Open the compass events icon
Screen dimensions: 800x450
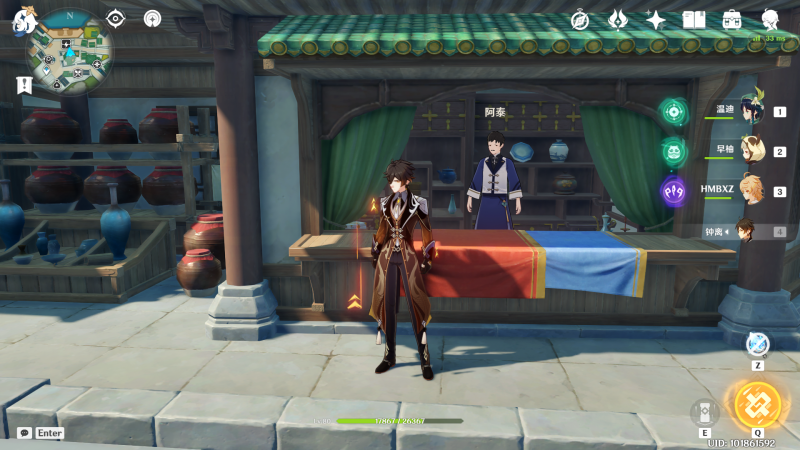(581, 19)
